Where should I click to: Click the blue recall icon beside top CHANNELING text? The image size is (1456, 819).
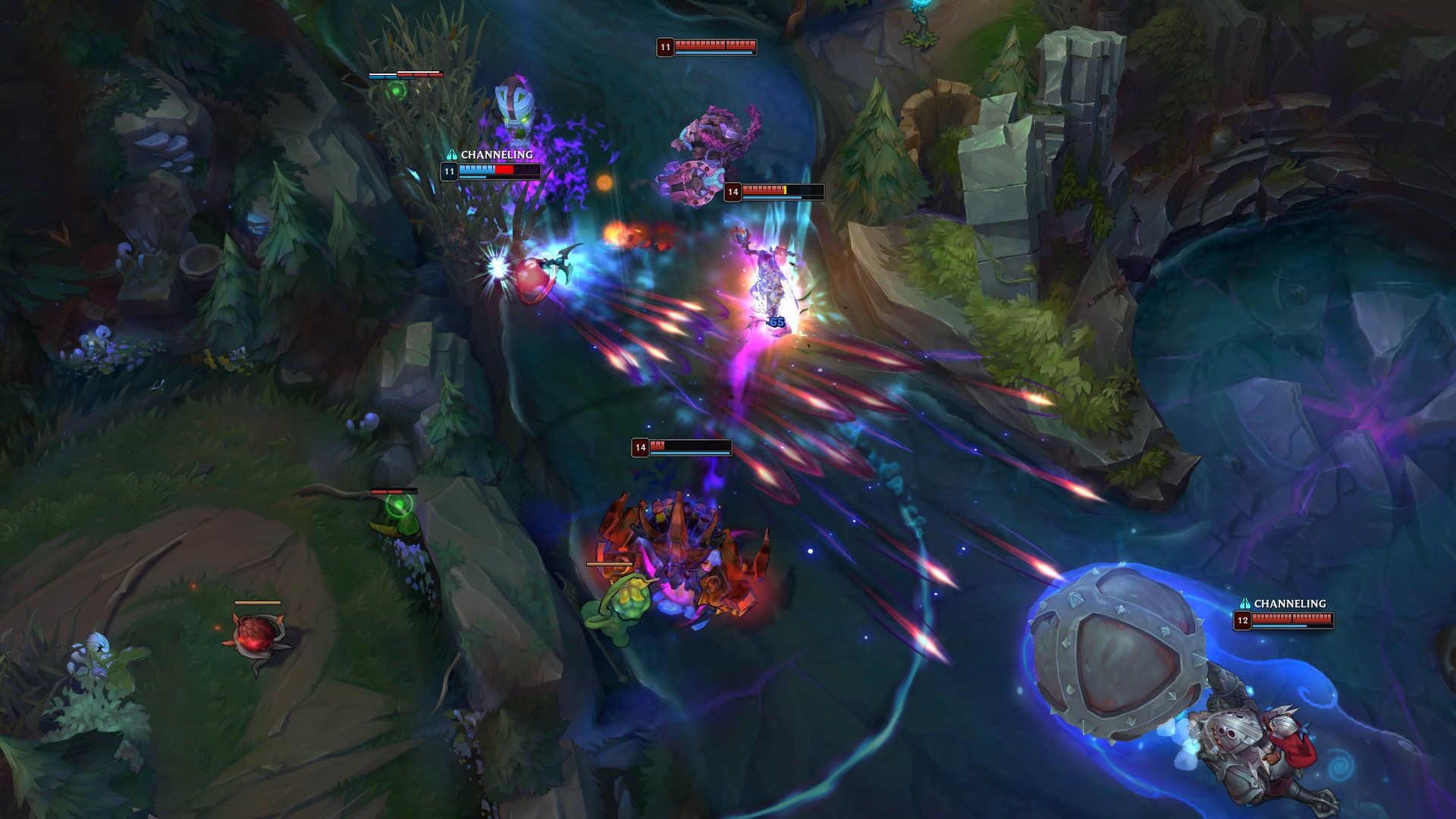pyautogui.click(x=450, y=154)
